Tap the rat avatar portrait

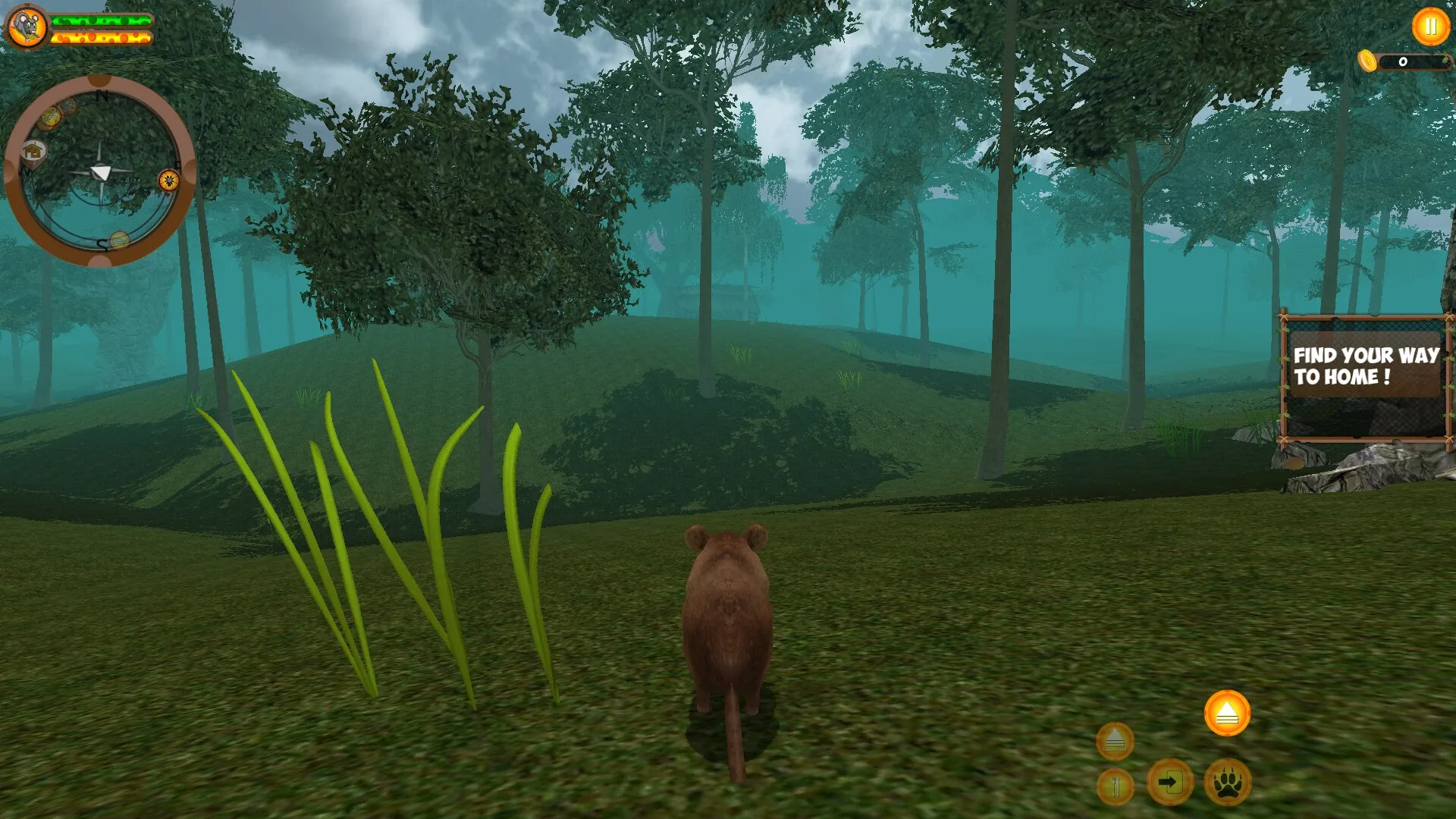(x=27, y=25)
